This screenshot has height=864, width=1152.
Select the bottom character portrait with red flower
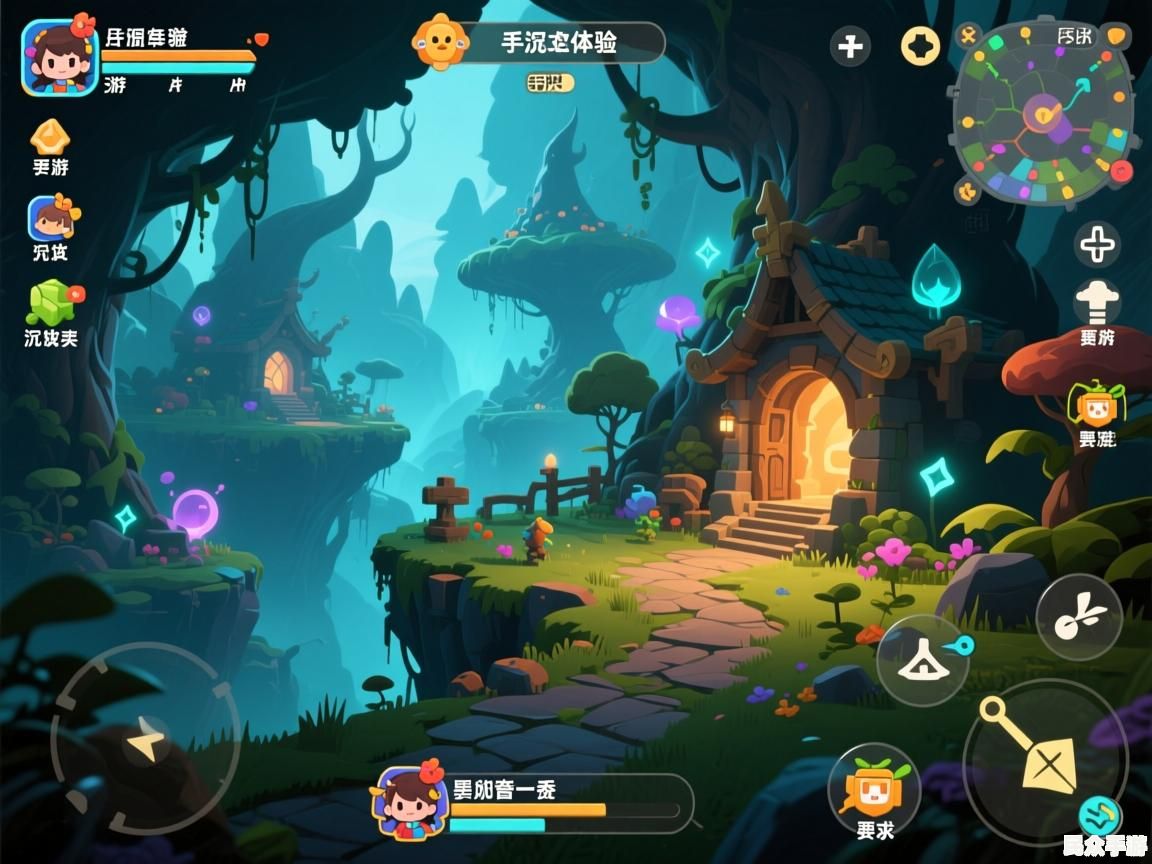coord(410,802)
